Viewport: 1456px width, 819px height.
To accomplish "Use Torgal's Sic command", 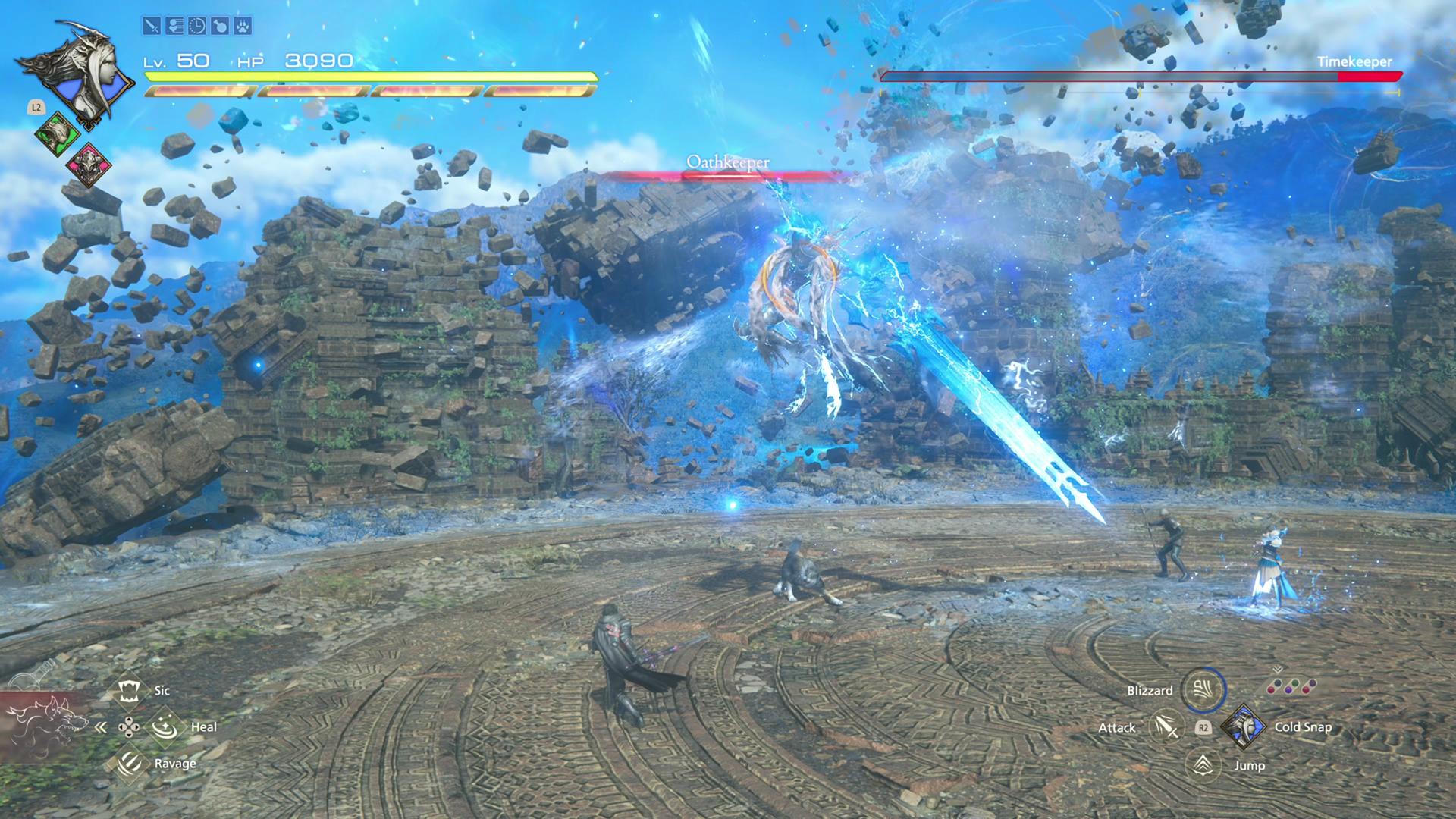I will (129, 691).
